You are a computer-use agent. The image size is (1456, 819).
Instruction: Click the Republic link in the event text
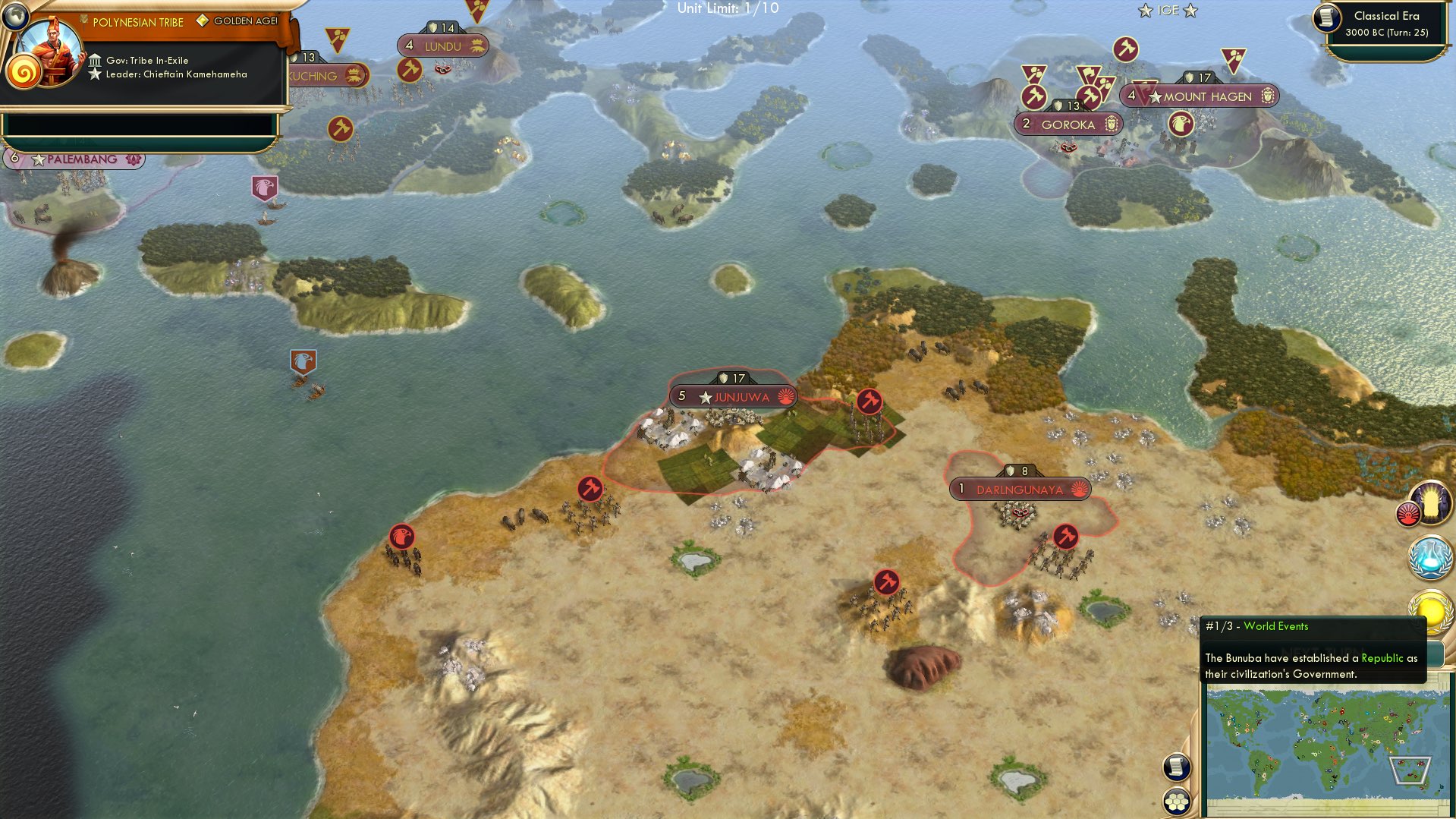click(1382, 658)
